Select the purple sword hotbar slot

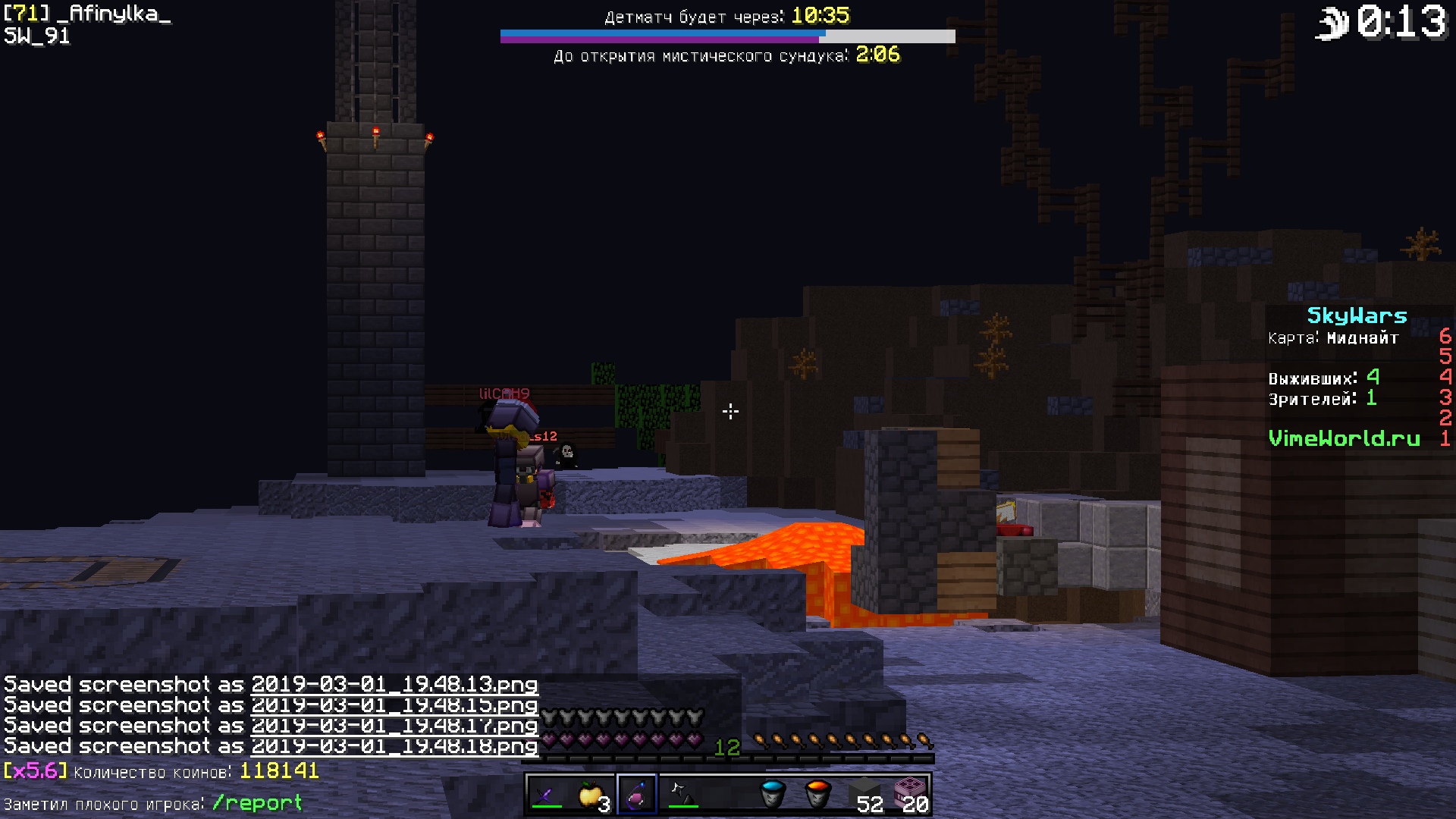pos(546,795)
